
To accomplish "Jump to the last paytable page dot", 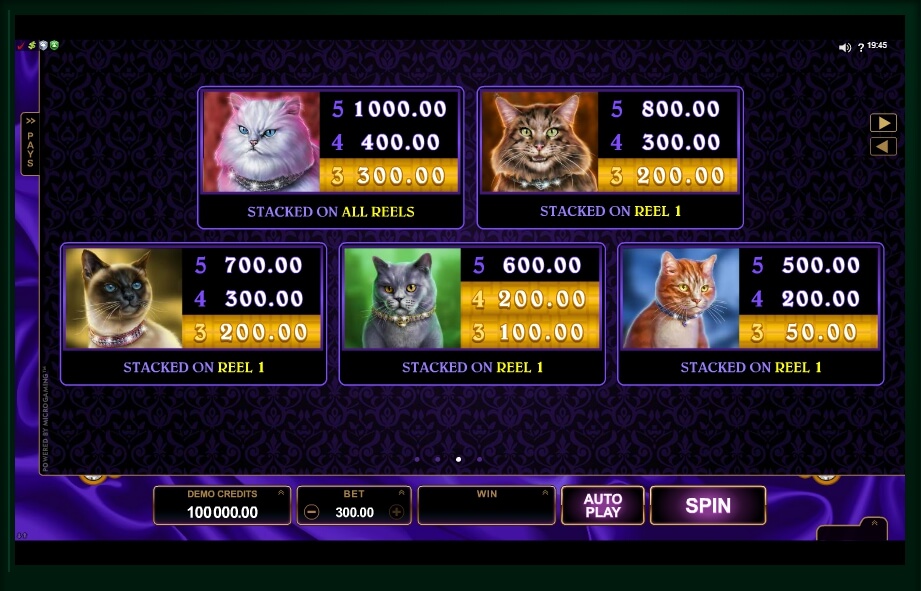I will (480, 460).
